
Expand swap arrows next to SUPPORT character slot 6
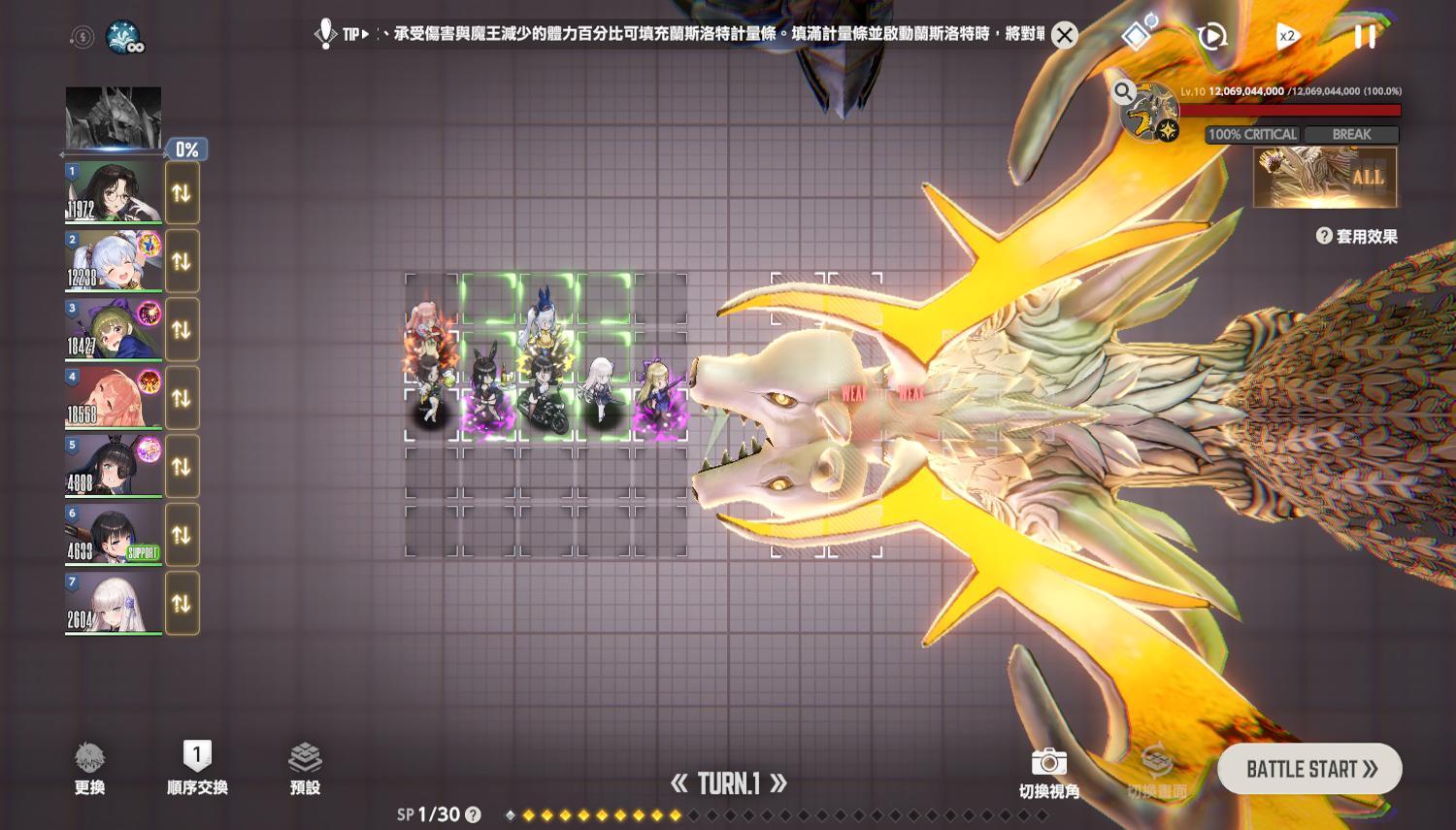tap(182, 534)
